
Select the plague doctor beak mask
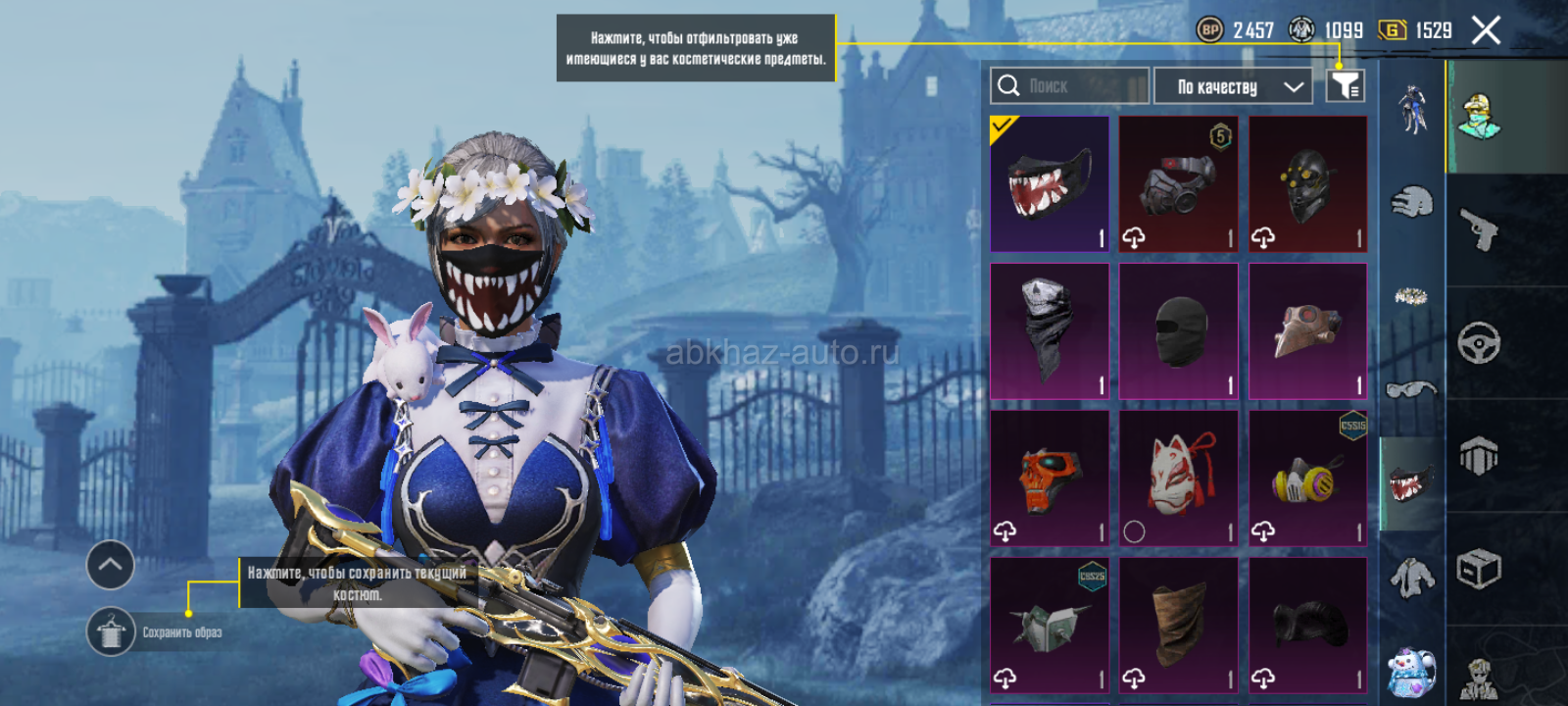(1308, 331)
